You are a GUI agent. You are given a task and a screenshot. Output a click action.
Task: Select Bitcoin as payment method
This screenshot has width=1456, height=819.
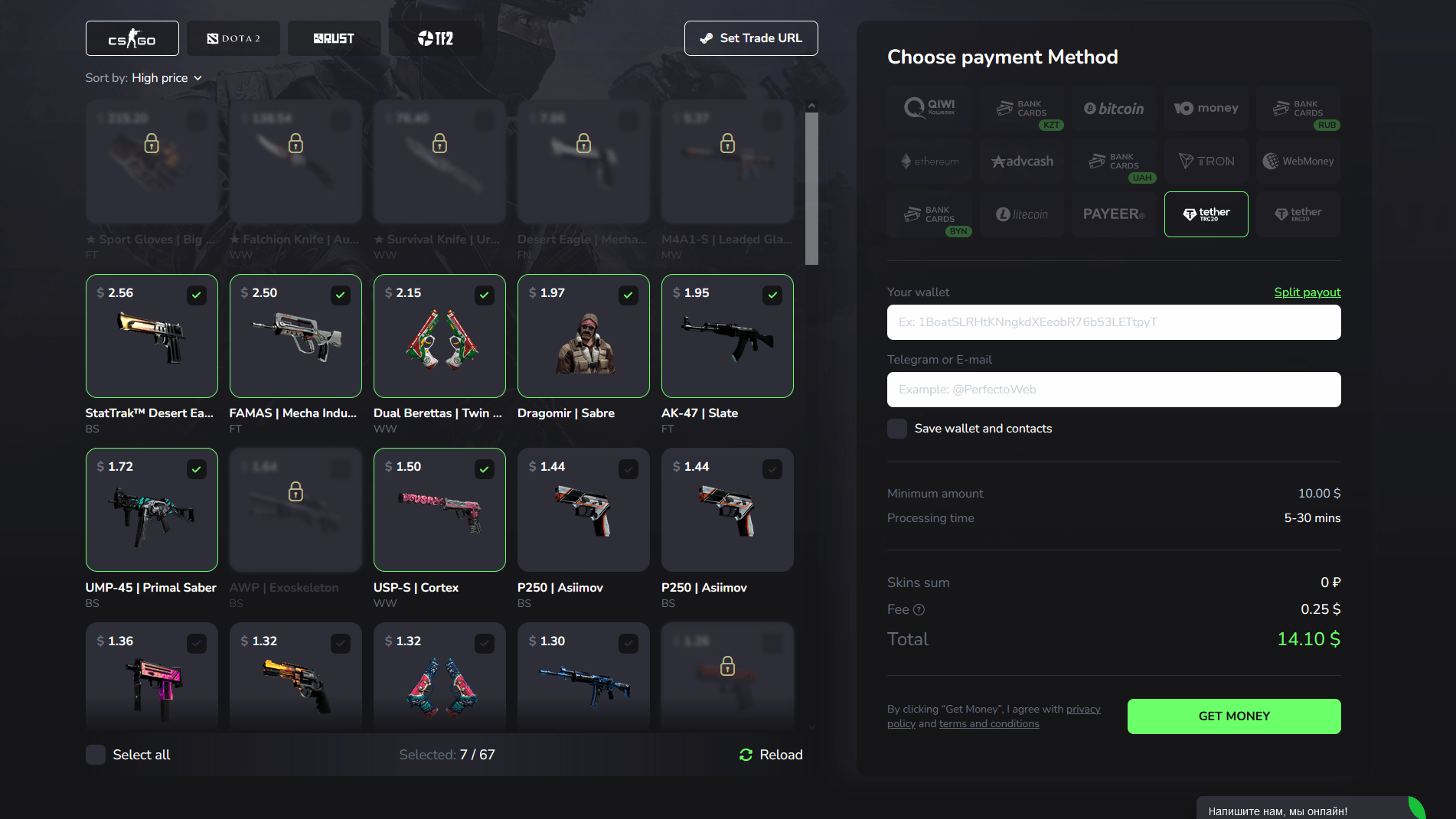[1114, 108]
